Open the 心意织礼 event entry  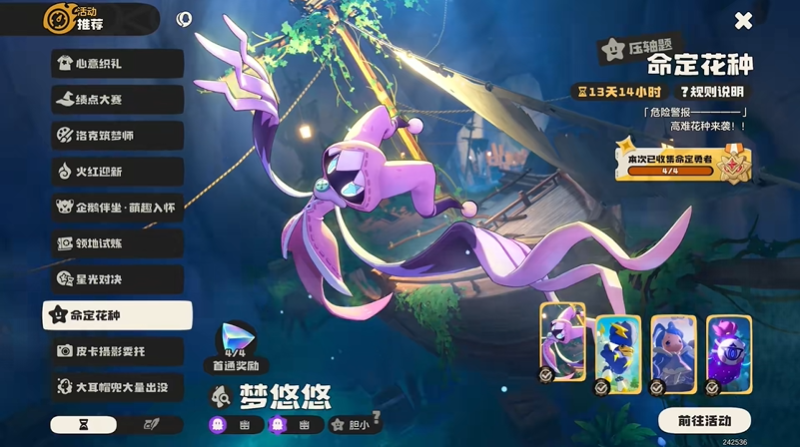pos(117,64)
